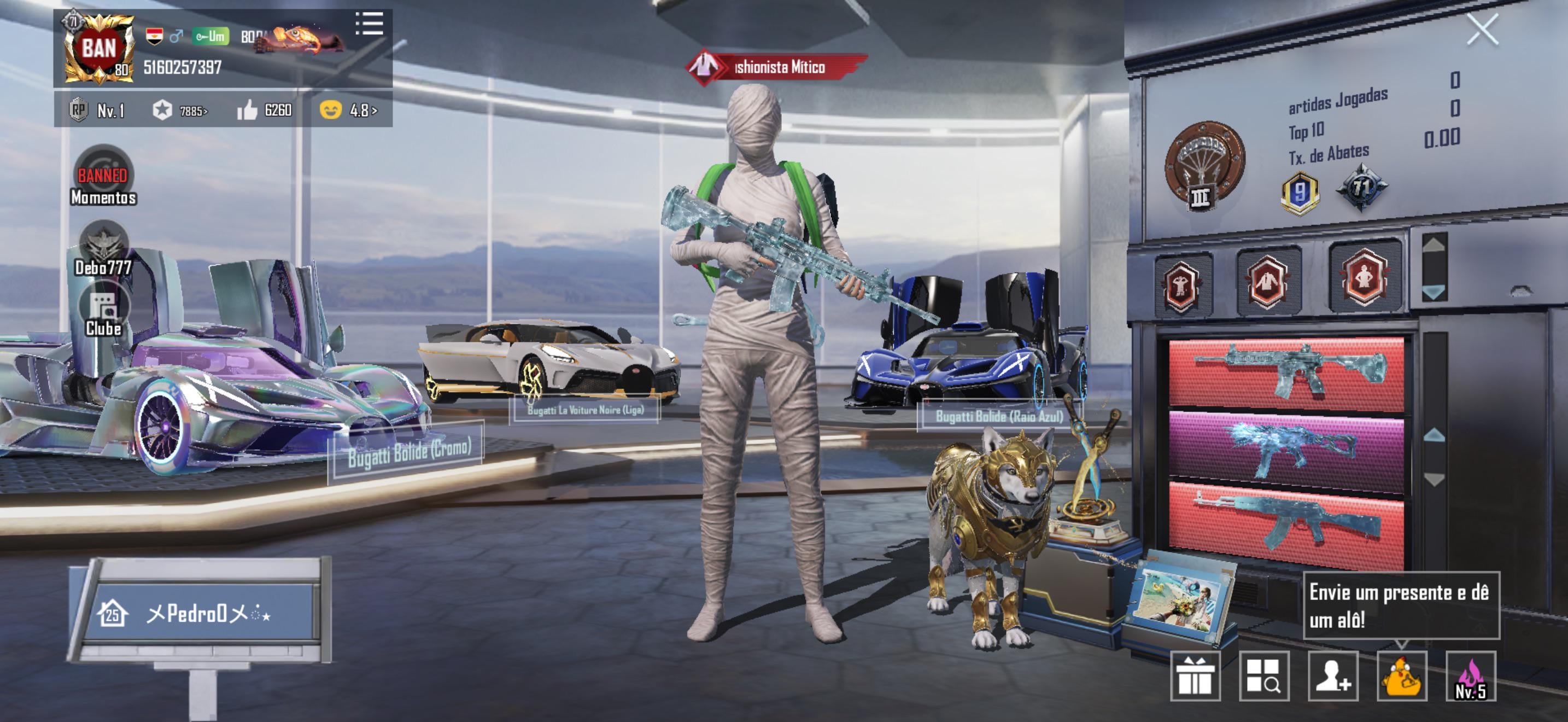Open the pink flame Nv.5 icon
This screenshot has height=722, width=1568.
click(x=1470, y=676)
